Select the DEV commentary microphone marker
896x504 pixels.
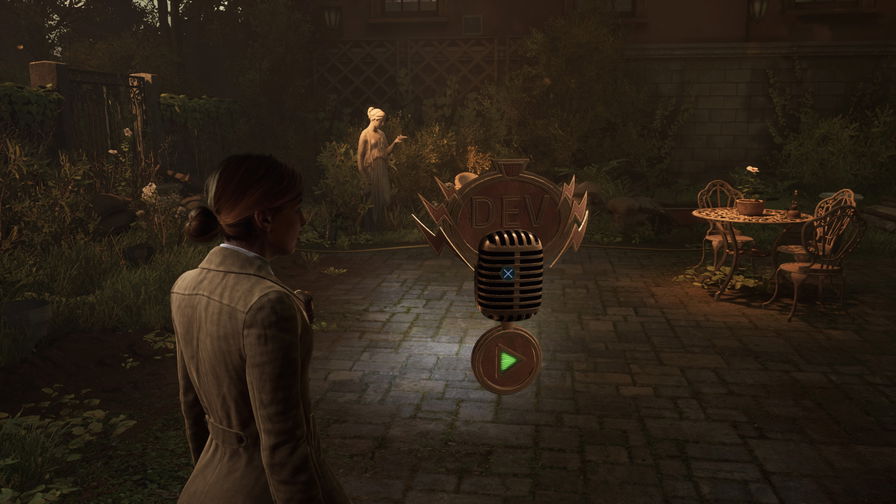(507, 273)
